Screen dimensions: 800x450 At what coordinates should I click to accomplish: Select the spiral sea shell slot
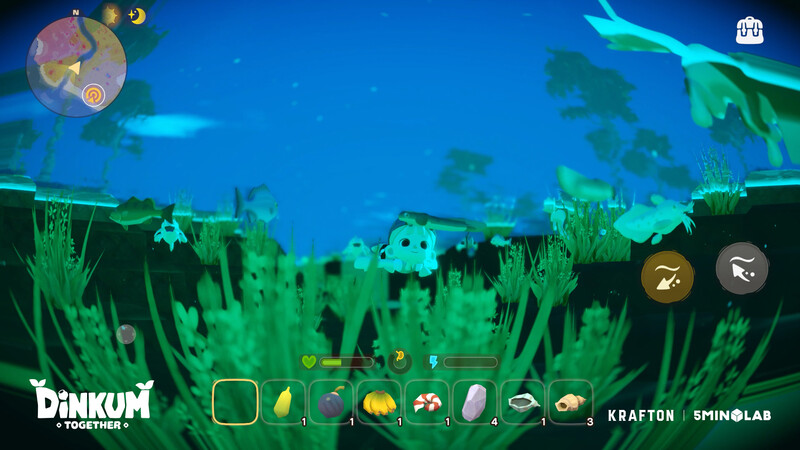pos(571,403)
